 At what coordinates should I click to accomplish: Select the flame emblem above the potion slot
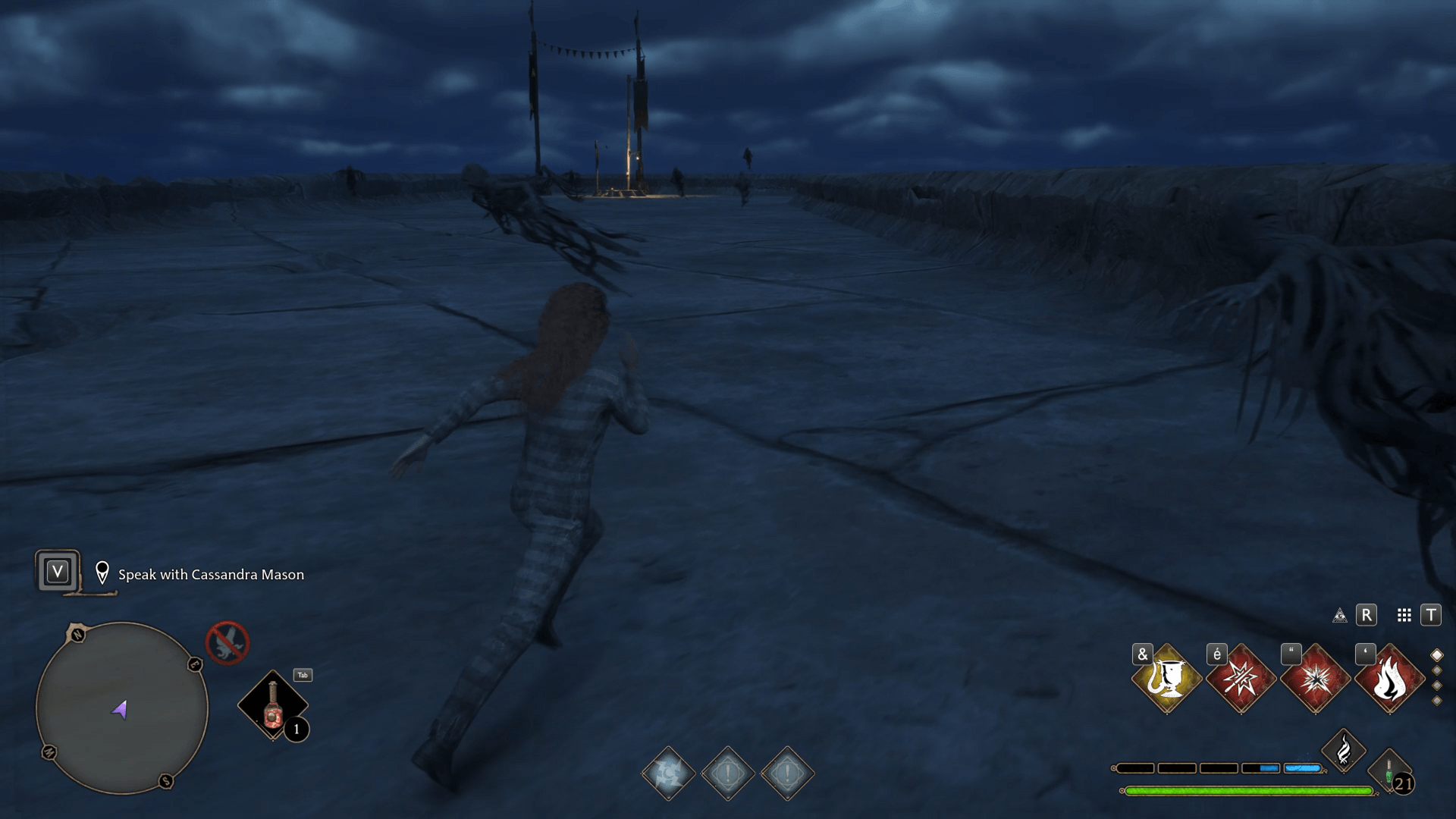[1343, 751]
